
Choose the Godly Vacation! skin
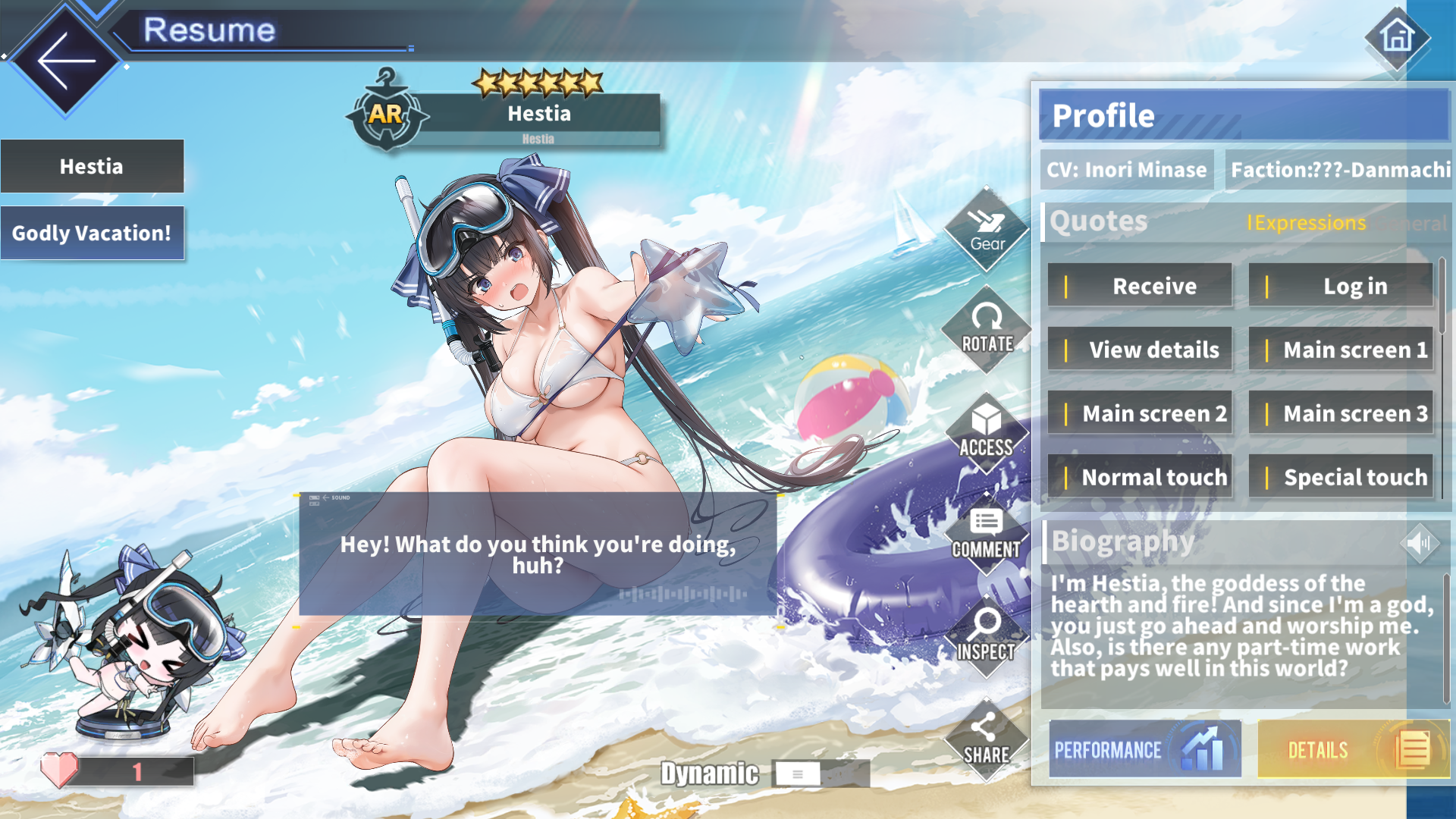point(92,233)
